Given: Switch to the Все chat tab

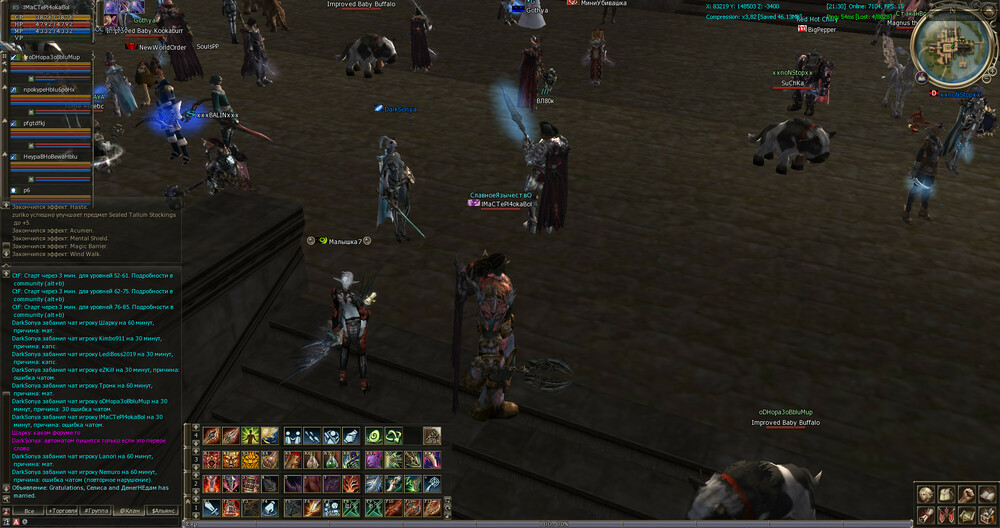Looking at the screenshot, I should click(30, 511).
